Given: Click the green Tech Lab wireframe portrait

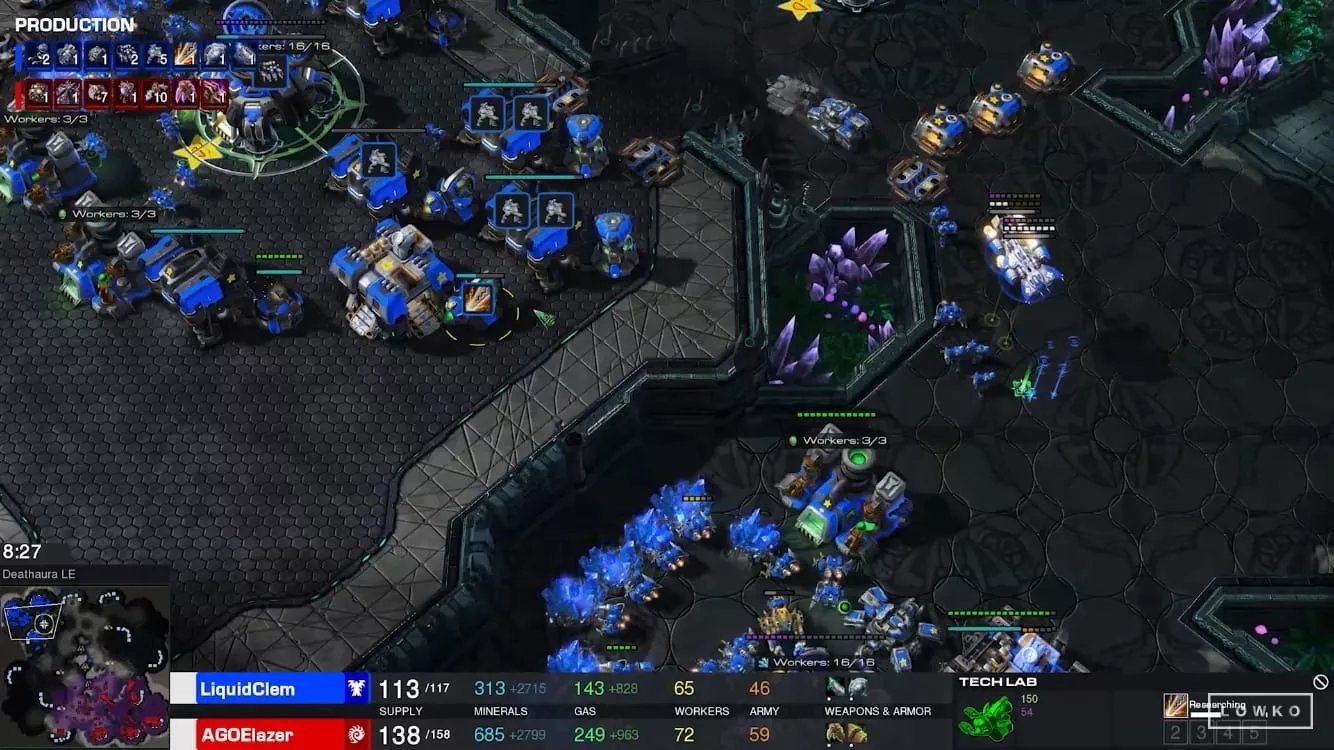Looking at the screenshot, I should click(985, 717).
